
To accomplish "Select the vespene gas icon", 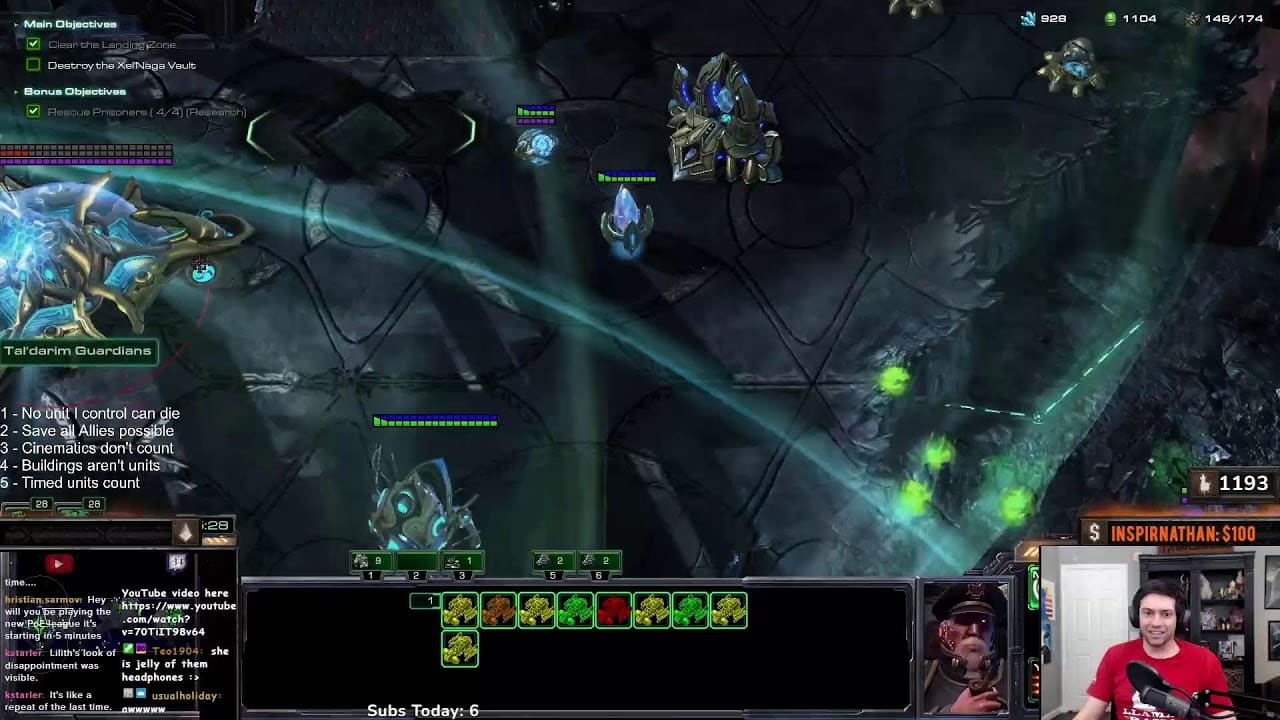I will (x=1110, y=18).
